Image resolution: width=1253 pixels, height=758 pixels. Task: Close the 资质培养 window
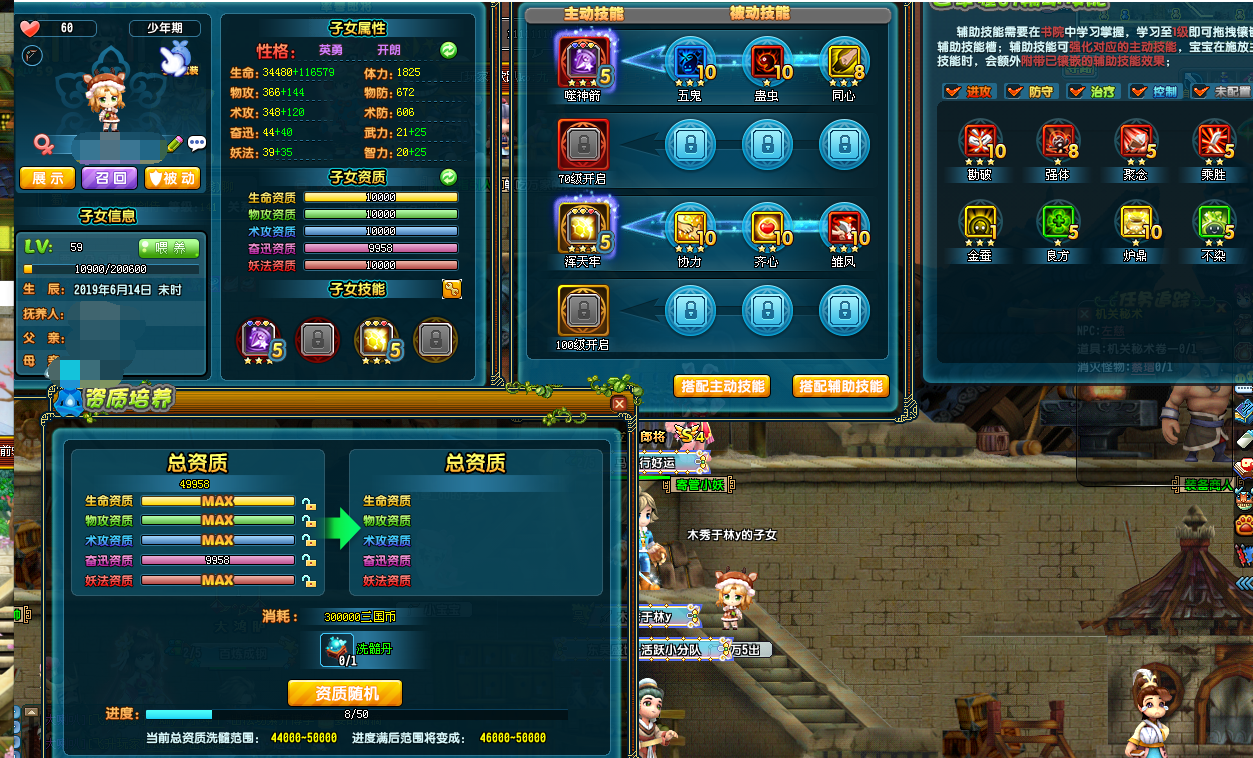point(619,403)
